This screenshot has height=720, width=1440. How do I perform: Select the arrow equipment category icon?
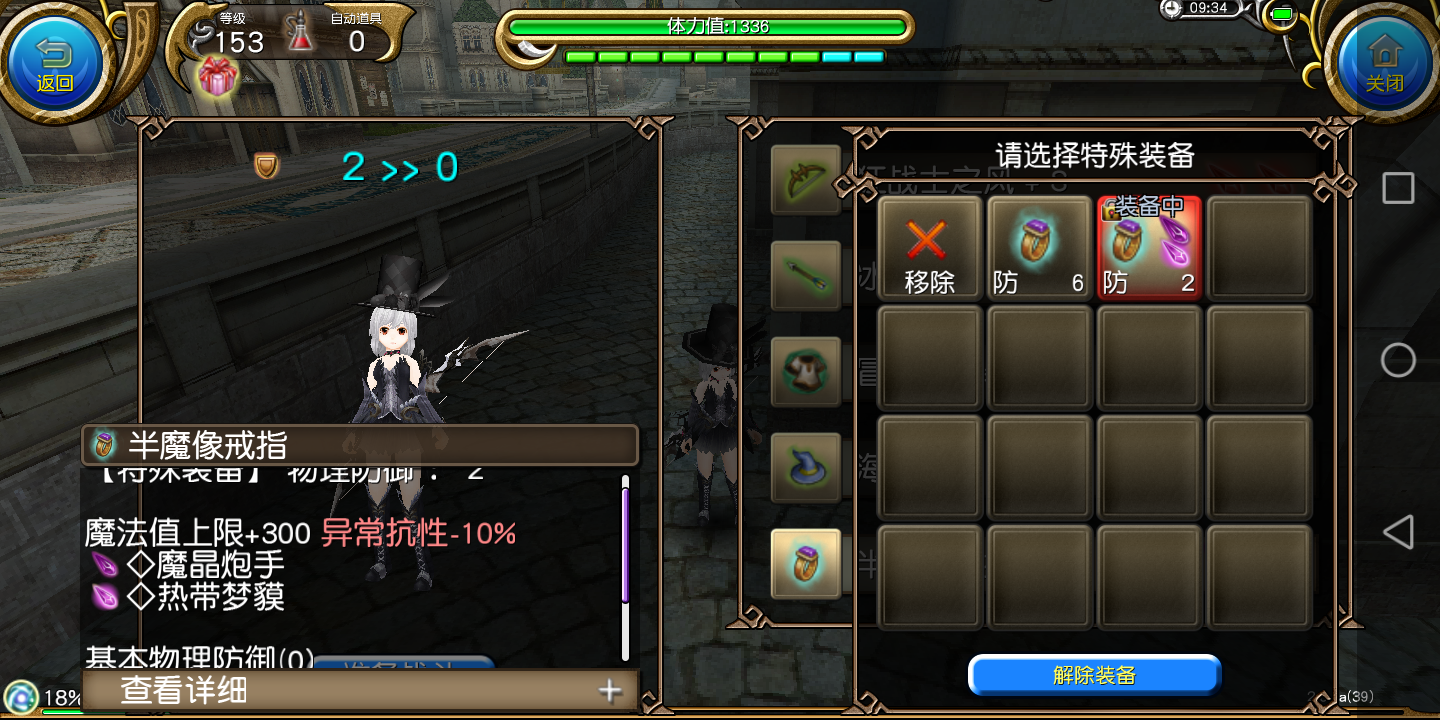pos(806,275)
